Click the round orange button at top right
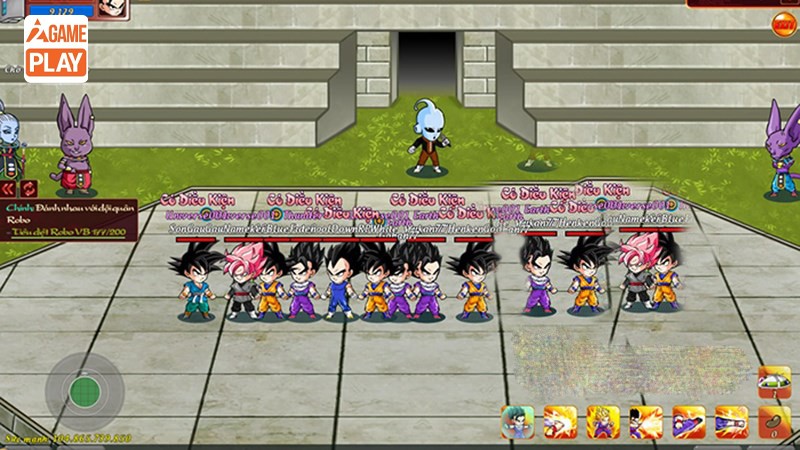The image size is (800, 450). point(784,22)
